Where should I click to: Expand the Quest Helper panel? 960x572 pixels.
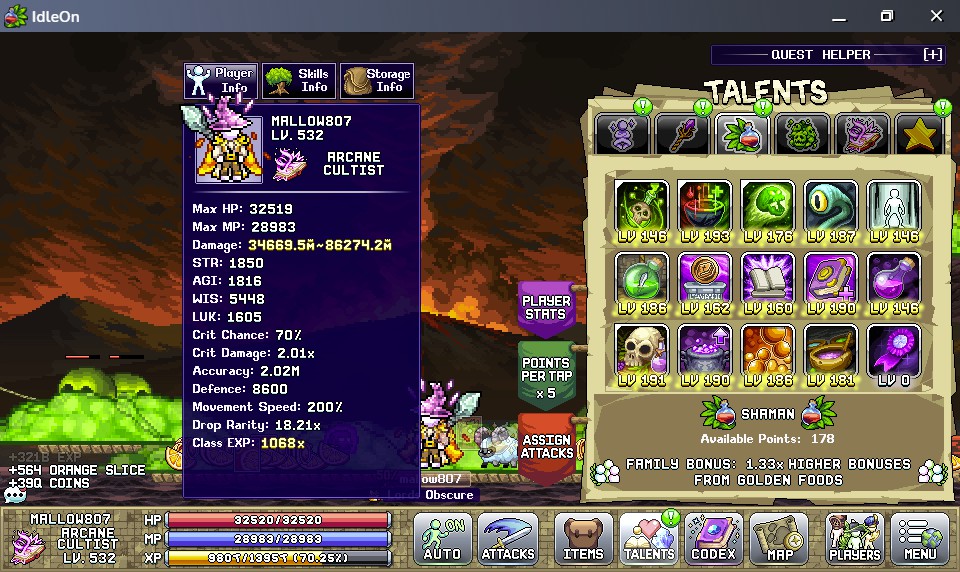pos(932,55)
